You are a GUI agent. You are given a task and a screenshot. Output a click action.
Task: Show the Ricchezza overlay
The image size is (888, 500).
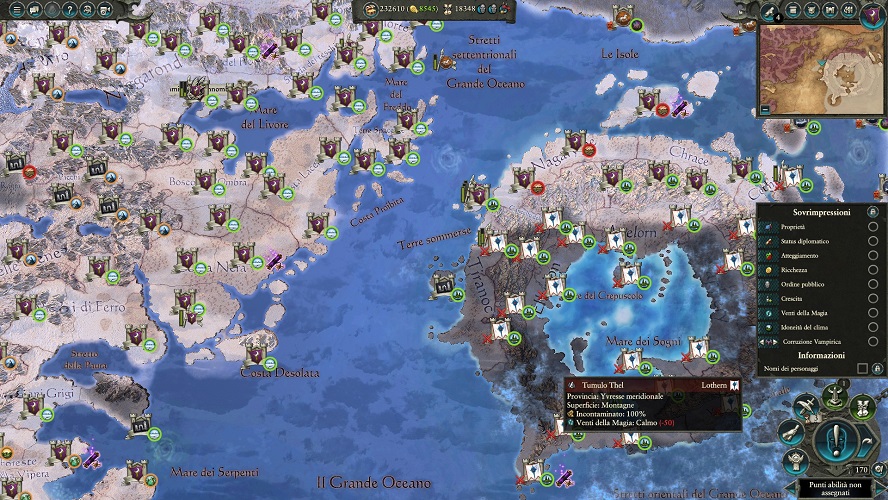(x=873, y=270)
